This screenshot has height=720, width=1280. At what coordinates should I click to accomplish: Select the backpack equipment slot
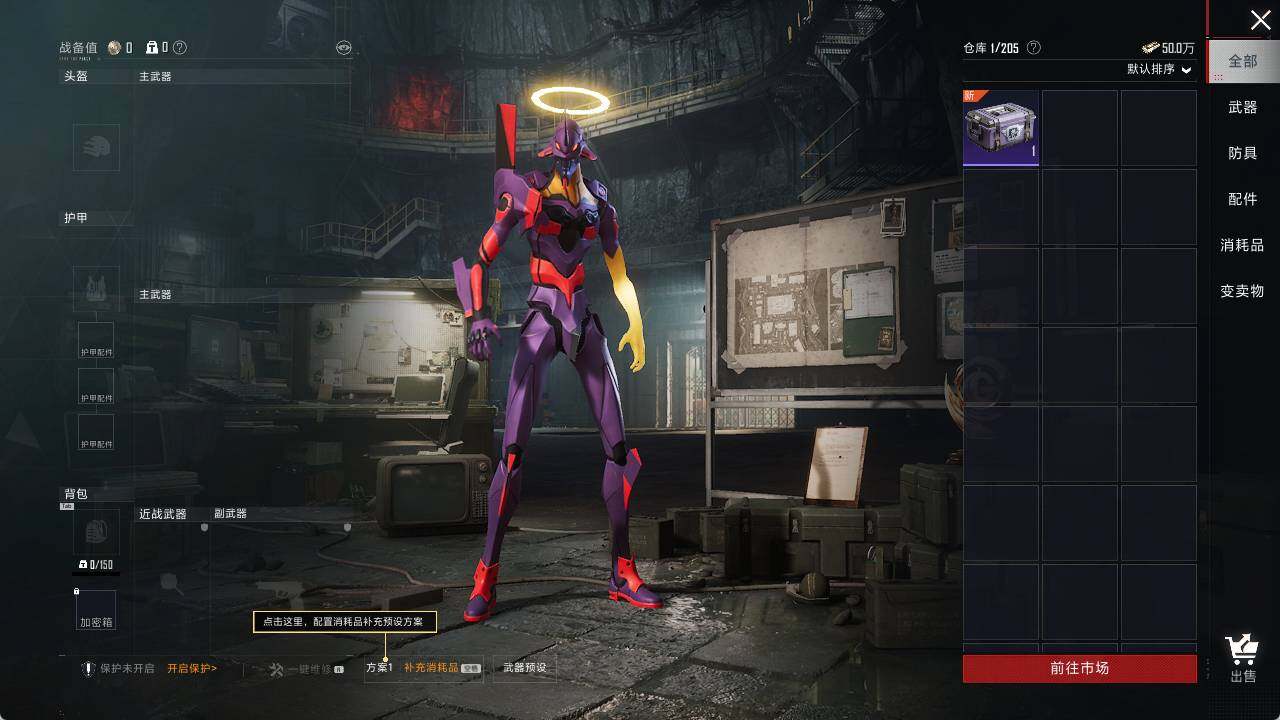click(x=96, y=531)
